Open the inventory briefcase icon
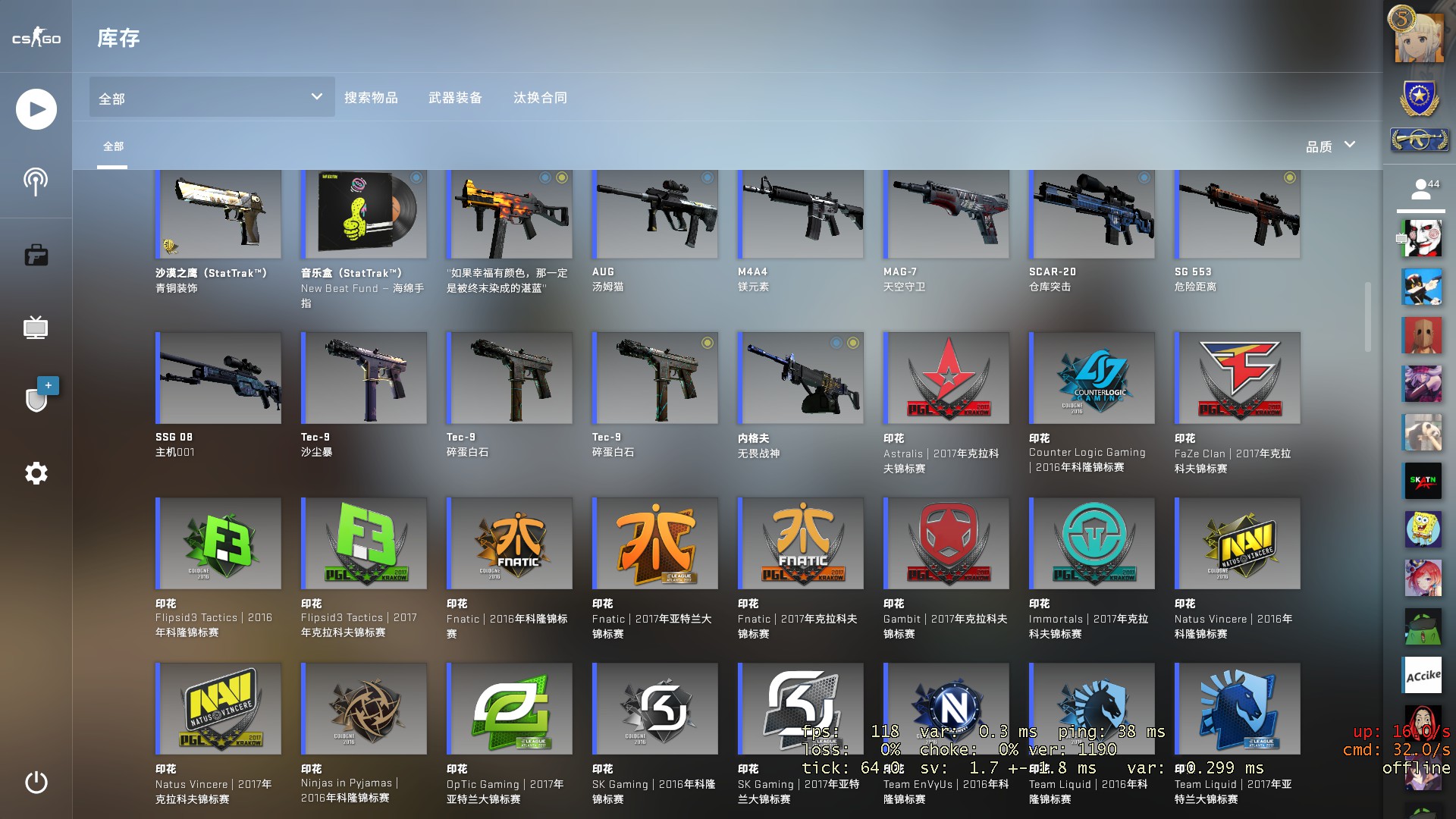The width and height of the screenshot is (1456, 819). [36, 256]
